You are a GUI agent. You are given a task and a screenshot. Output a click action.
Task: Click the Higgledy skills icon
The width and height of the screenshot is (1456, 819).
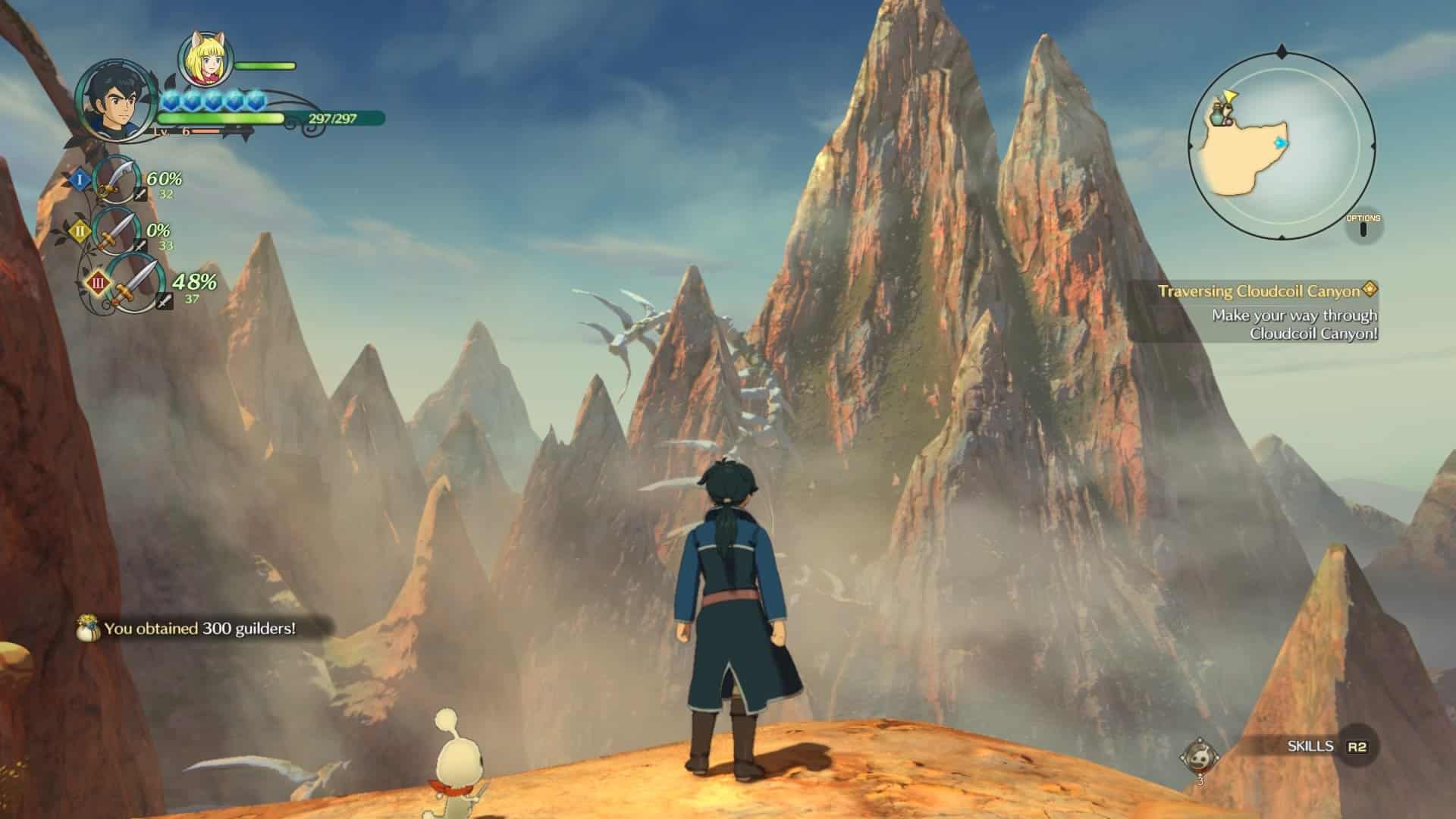pos(1200,756)
